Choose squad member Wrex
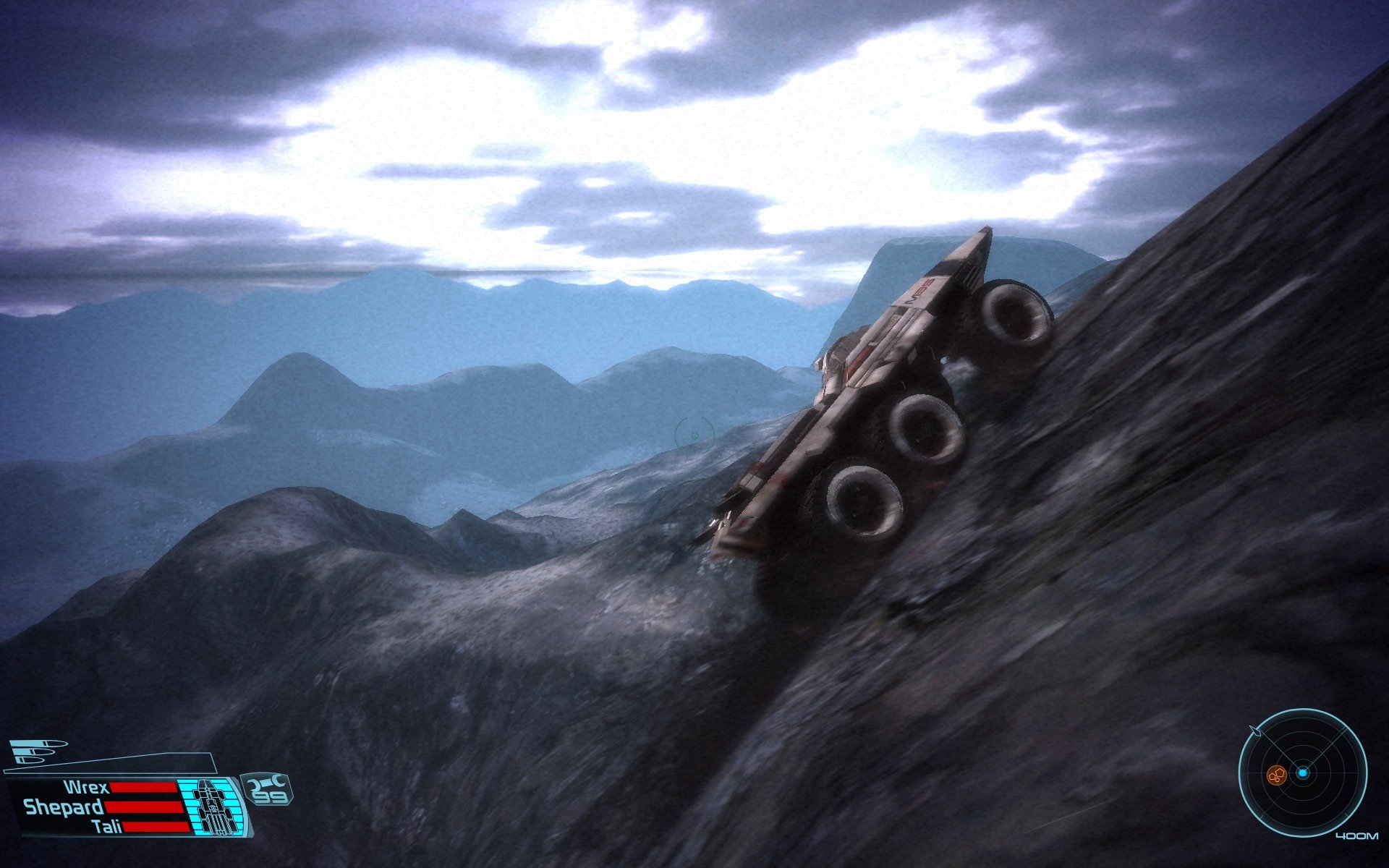 point(86,788)
